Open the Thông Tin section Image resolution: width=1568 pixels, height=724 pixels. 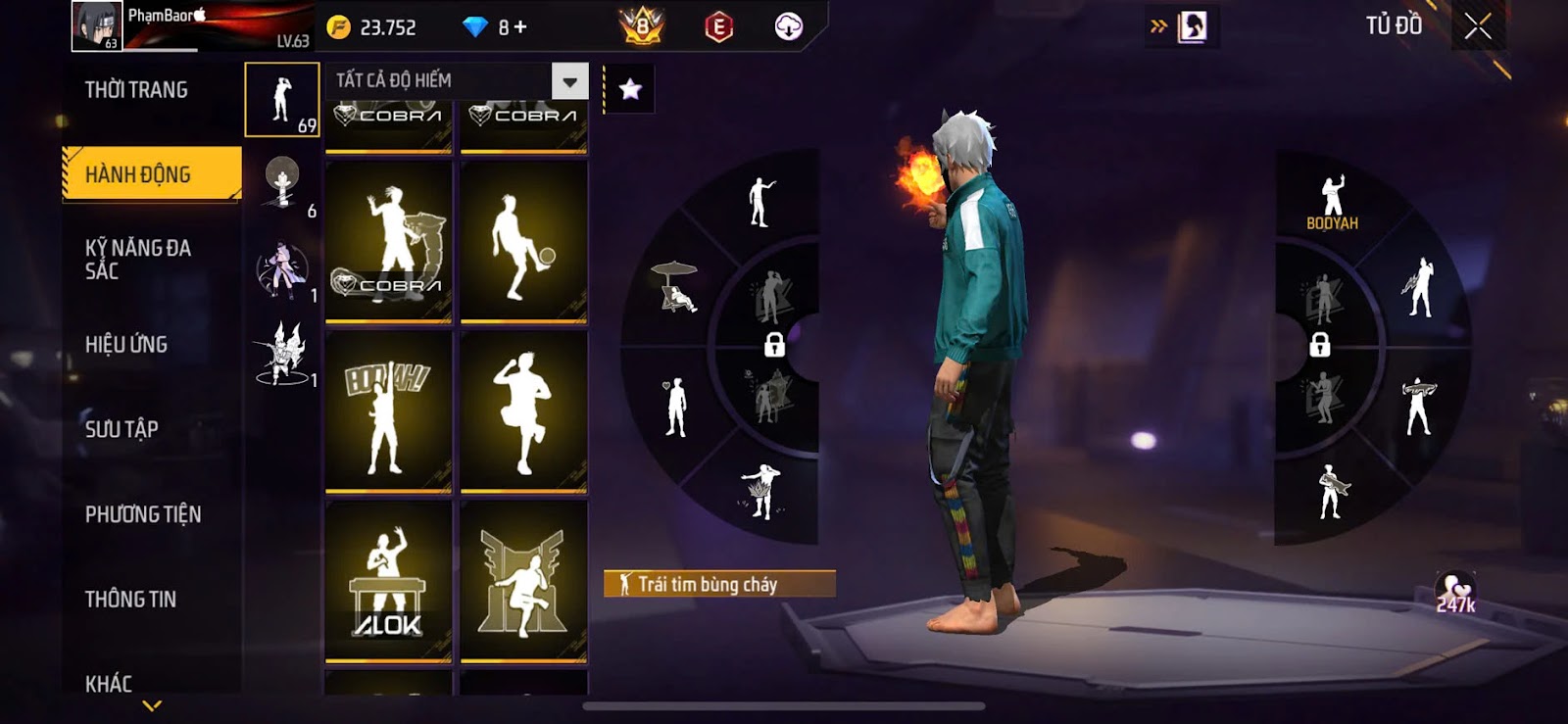[130, 599]
